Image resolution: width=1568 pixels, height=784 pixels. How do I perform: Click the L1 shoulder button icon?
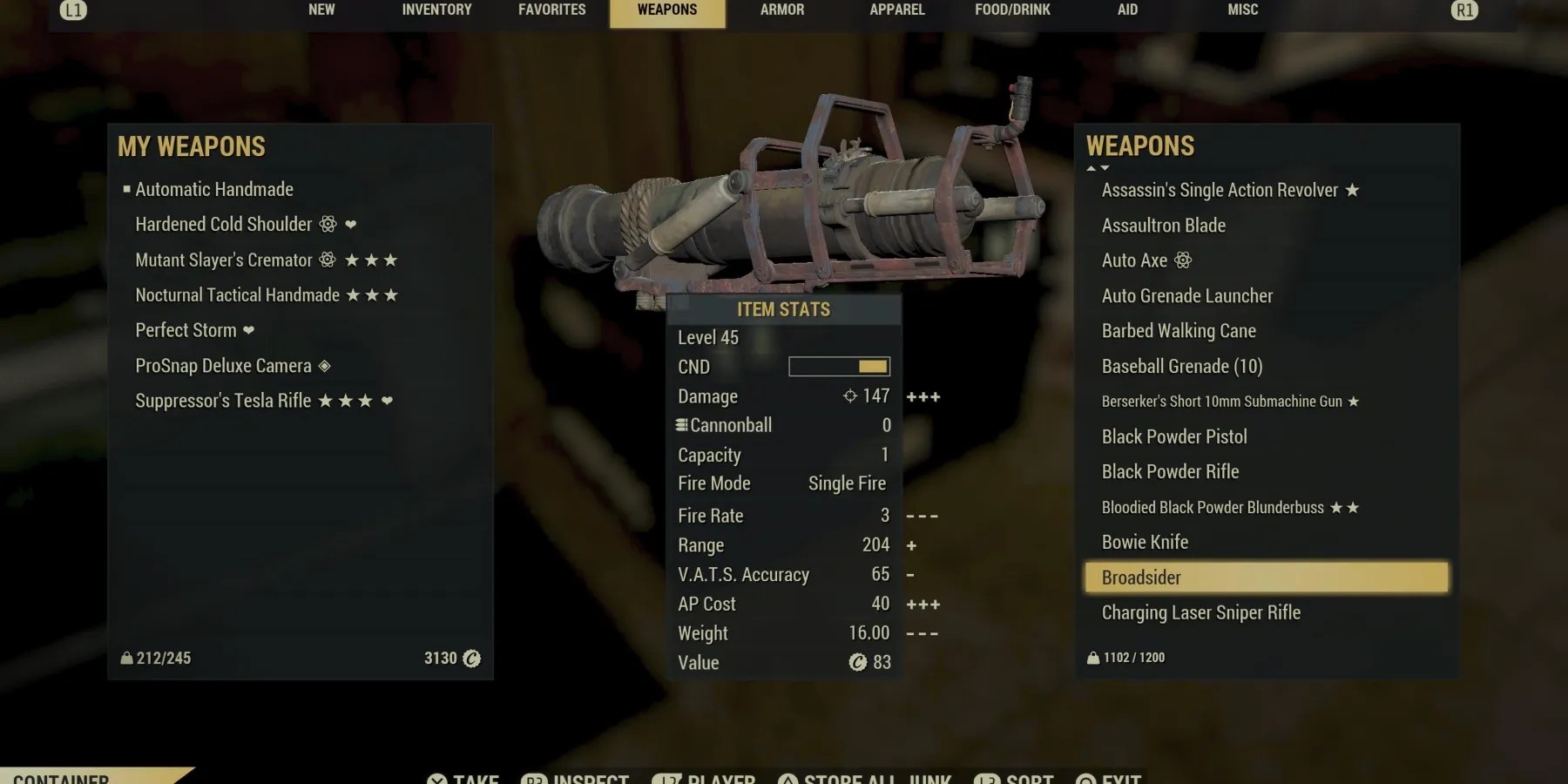pyautogui.click(x=73, y=11)
